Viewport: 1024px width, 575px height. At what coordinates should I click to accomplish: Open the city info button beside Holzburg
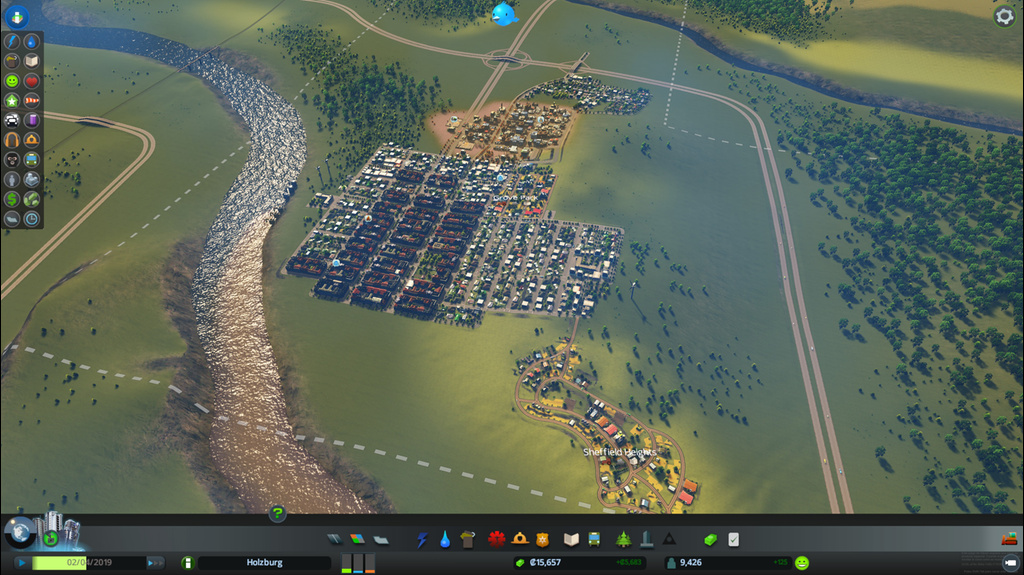tap(187, 563)
